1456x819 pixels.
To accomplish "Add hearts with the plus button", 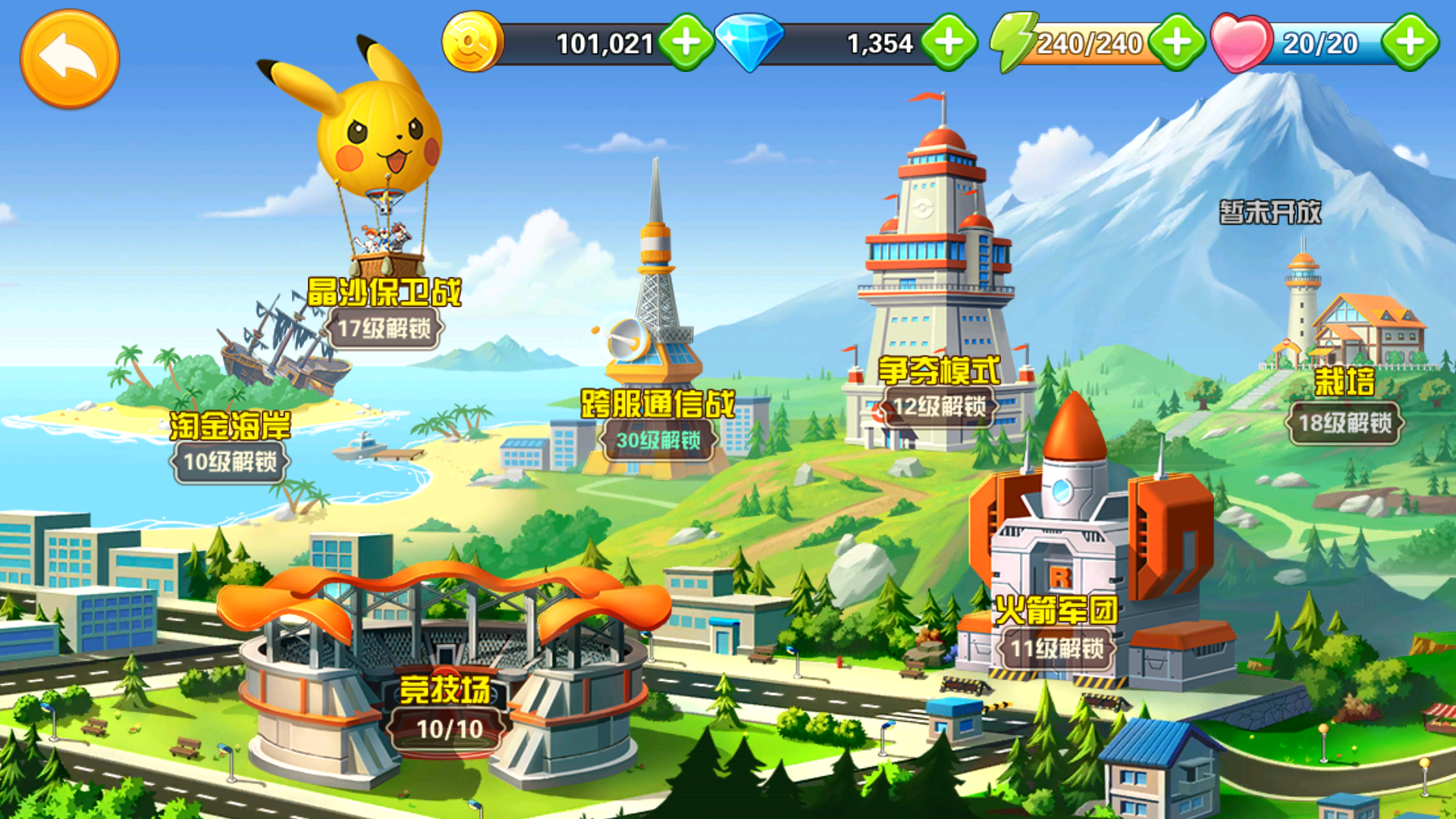I will [x=1410, y=42].
